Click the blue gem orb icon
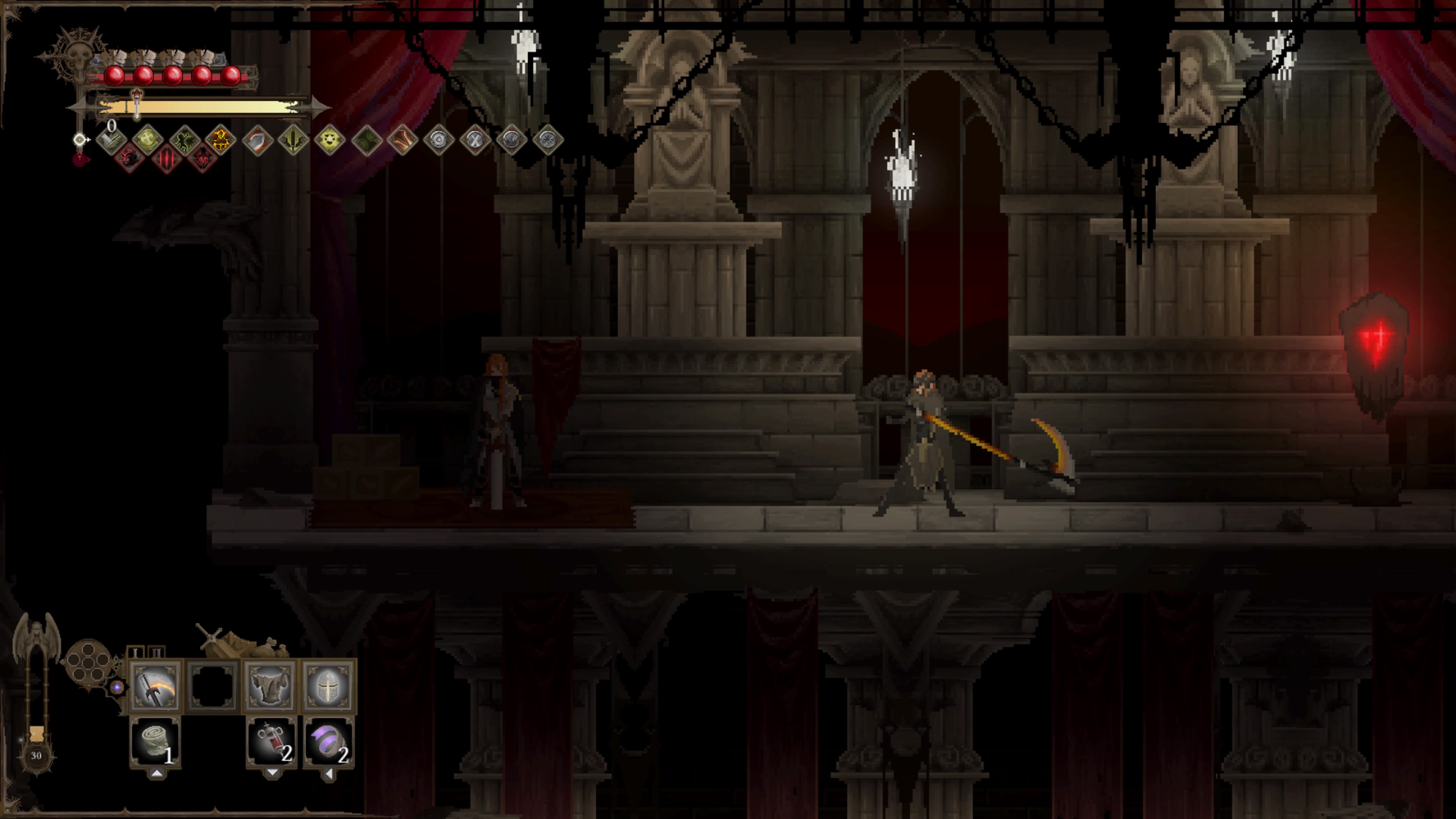 click(117, 687)
